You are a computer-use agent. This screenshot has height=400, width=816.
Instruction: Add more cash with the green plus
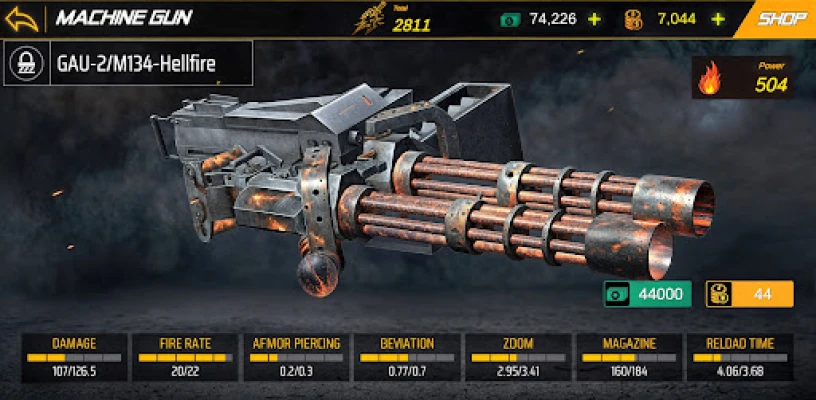[x=595, y=19]
